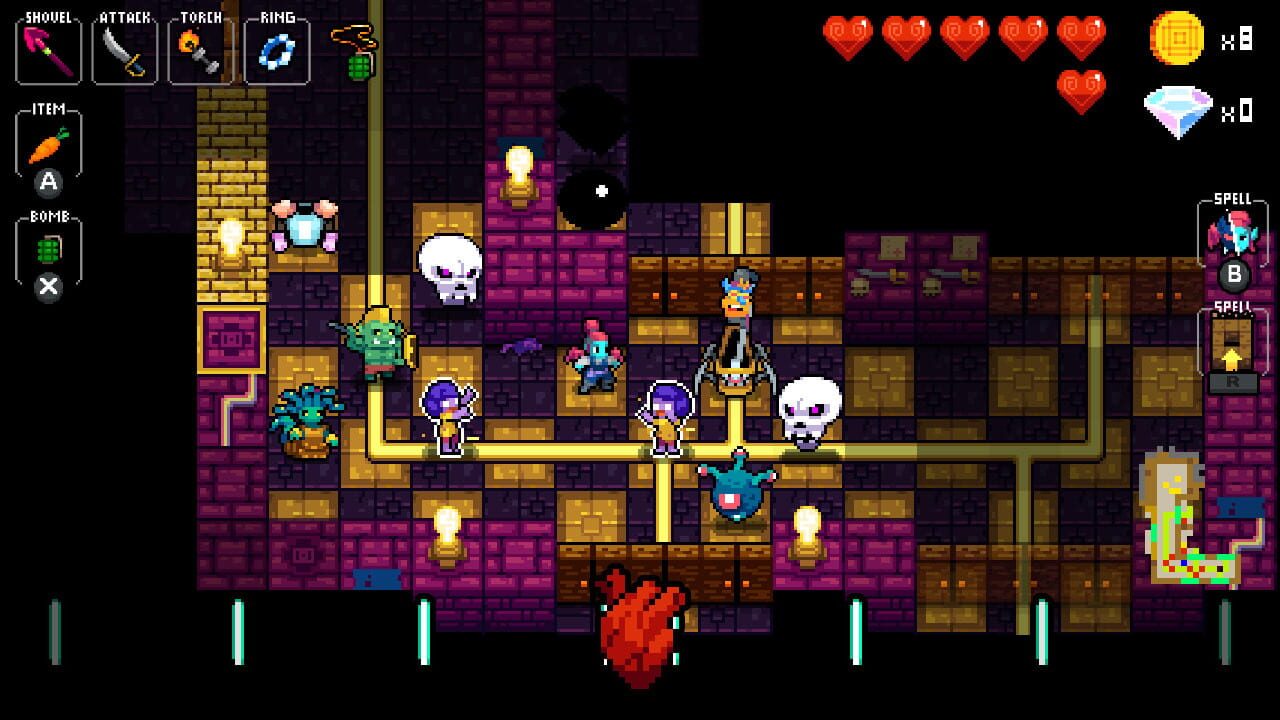1280x720 pixels.
Task: Select the carrot in the Item slot
Action: tap(47, 144)
